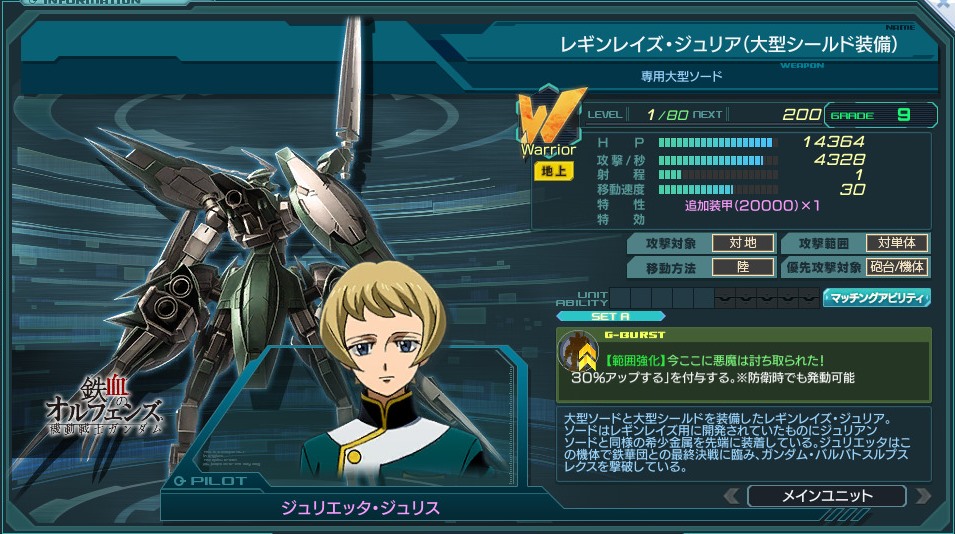Image resolution: width=955 pixels, height=534 pixels.
Task: Open the マッチングアビリティ matching ability panel
Action: pos(876,297)
